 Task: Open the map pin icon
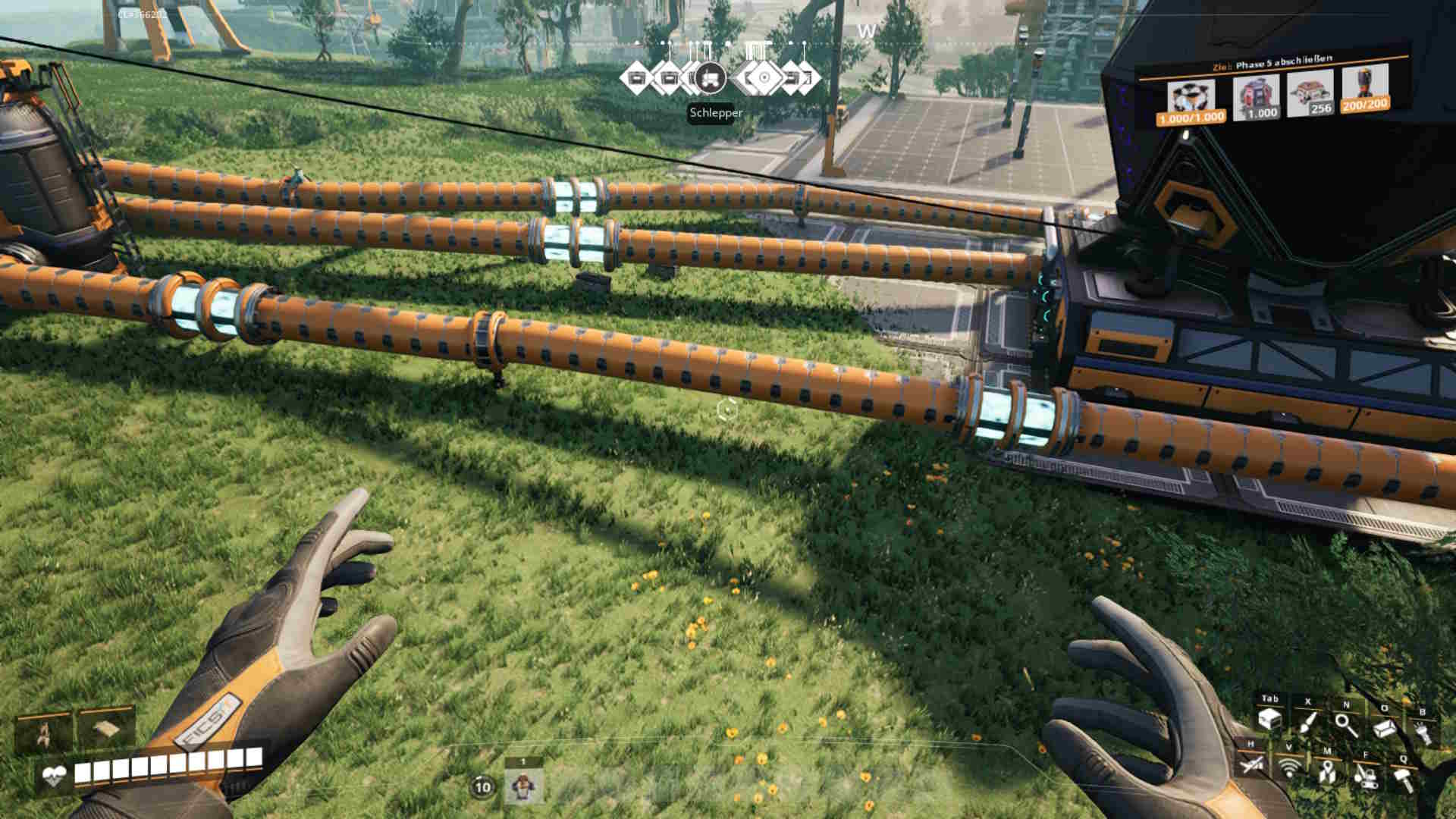pyautogui.click(x=1326, y=771)
